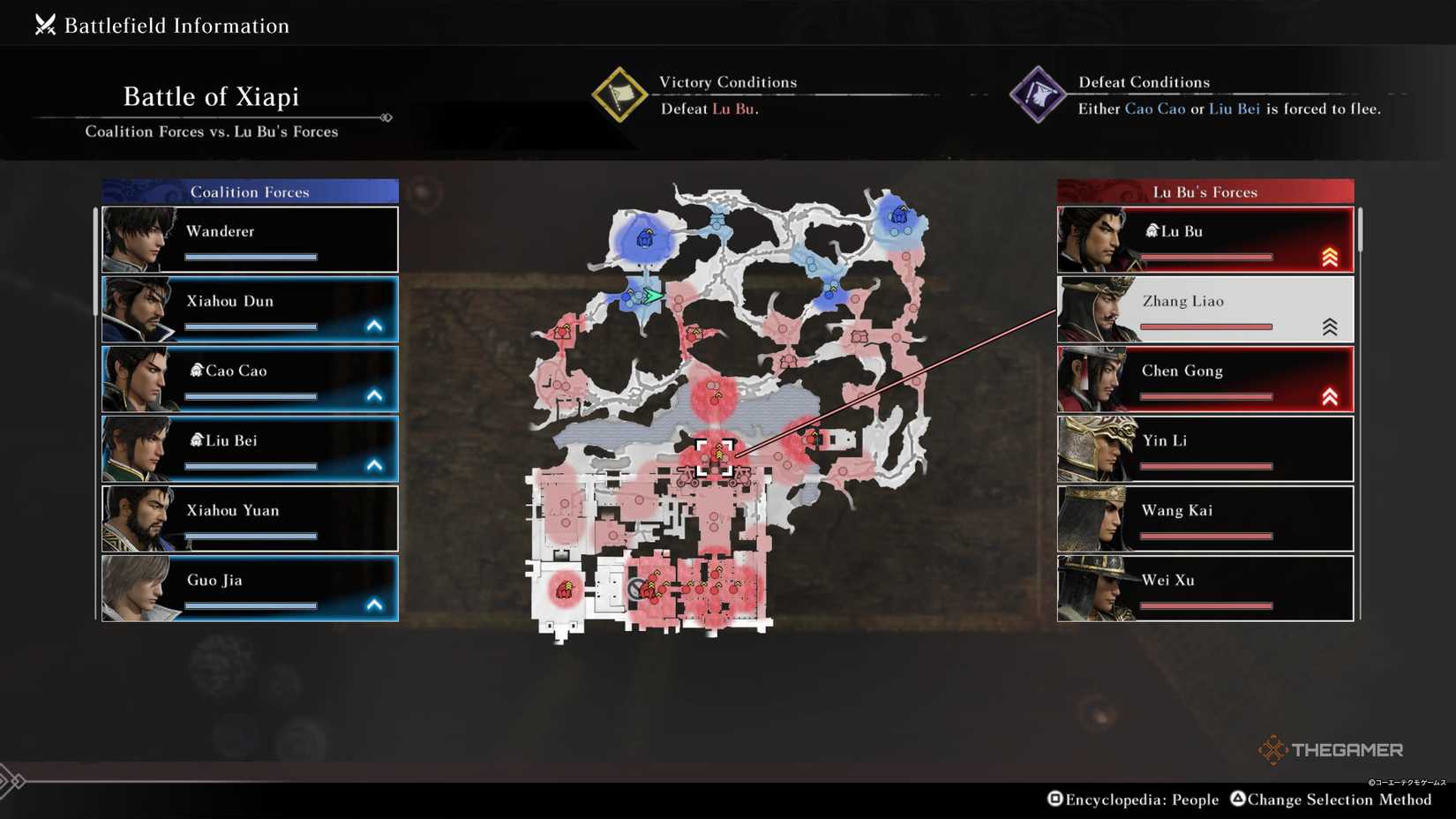Select the double-chevron rank indicator on Lu Bu
Viewport: 1456px width, 819px height.
[1330, 256]
